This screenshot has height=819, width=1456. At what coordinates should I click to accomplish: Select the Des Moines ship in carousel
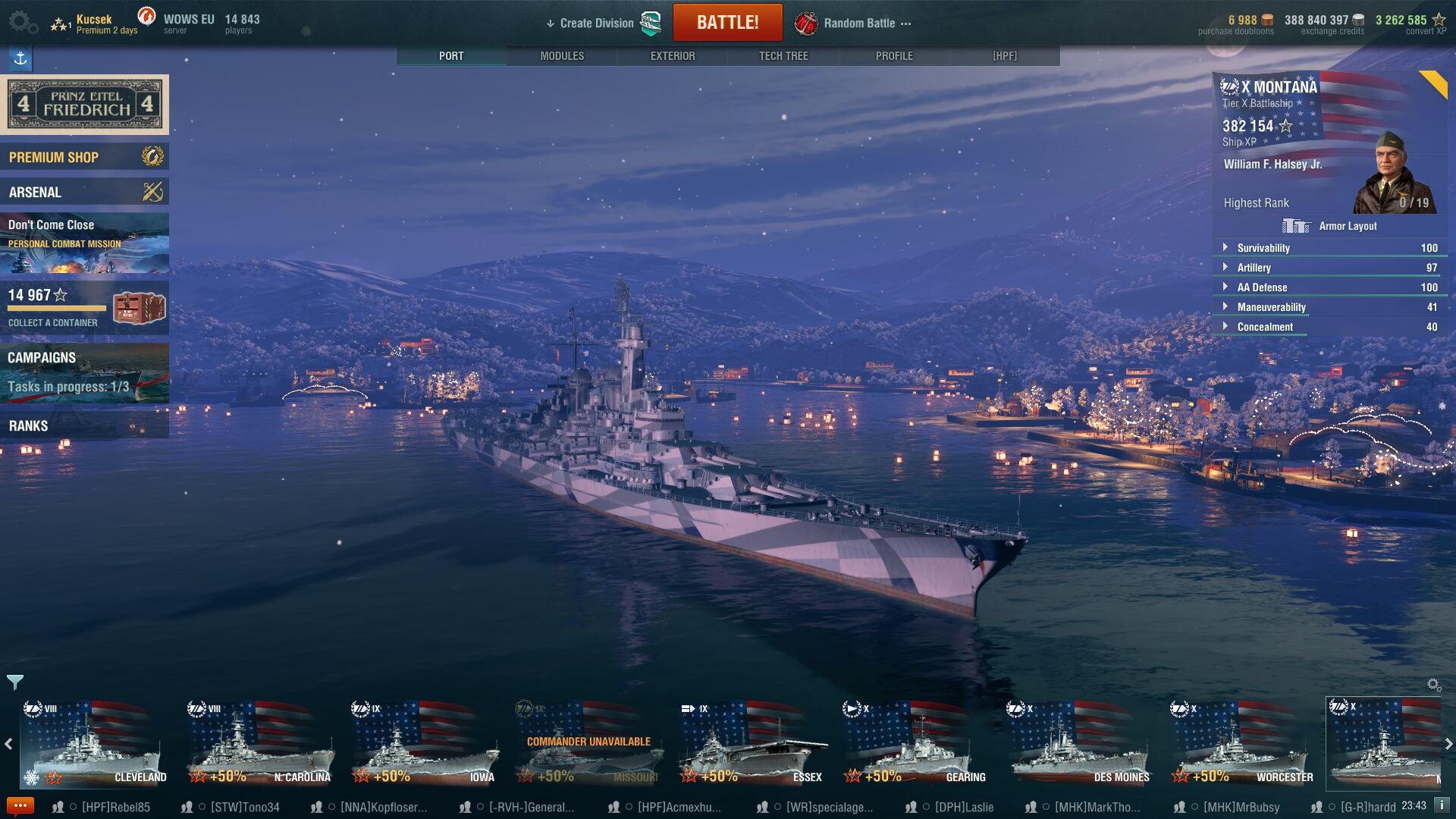[x=1081, y=743]
